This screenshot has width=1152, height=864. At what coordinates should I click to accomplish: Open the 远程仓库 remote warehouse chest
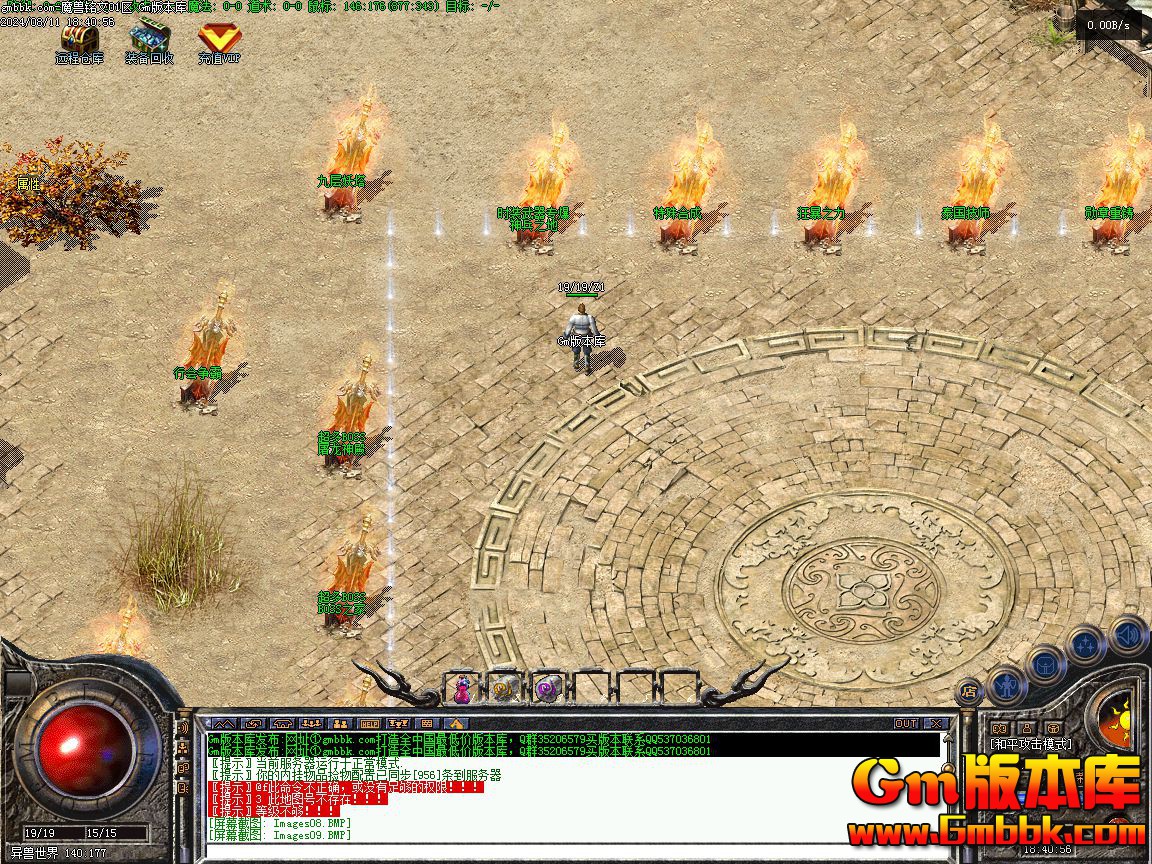[x=79, y=40]
